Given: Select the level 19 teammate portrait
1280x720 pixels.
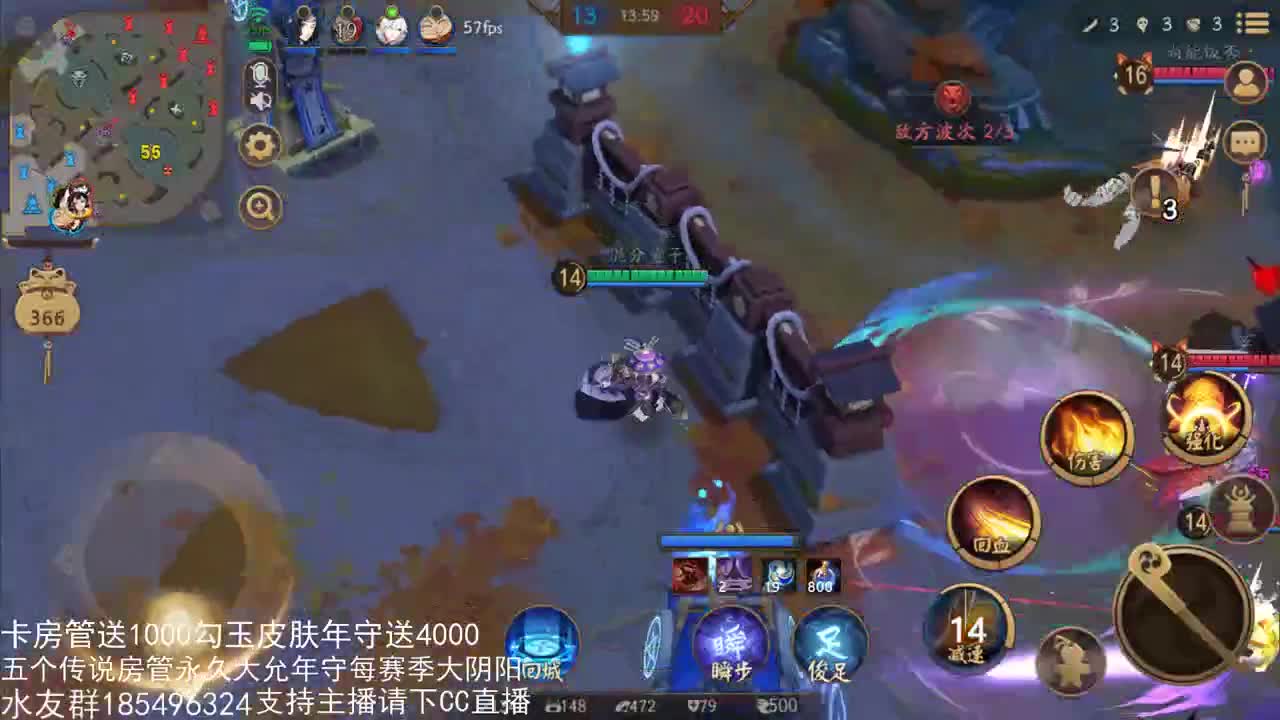Looking at the screenshot, I should pyautogui.click(x=347, y=25).
